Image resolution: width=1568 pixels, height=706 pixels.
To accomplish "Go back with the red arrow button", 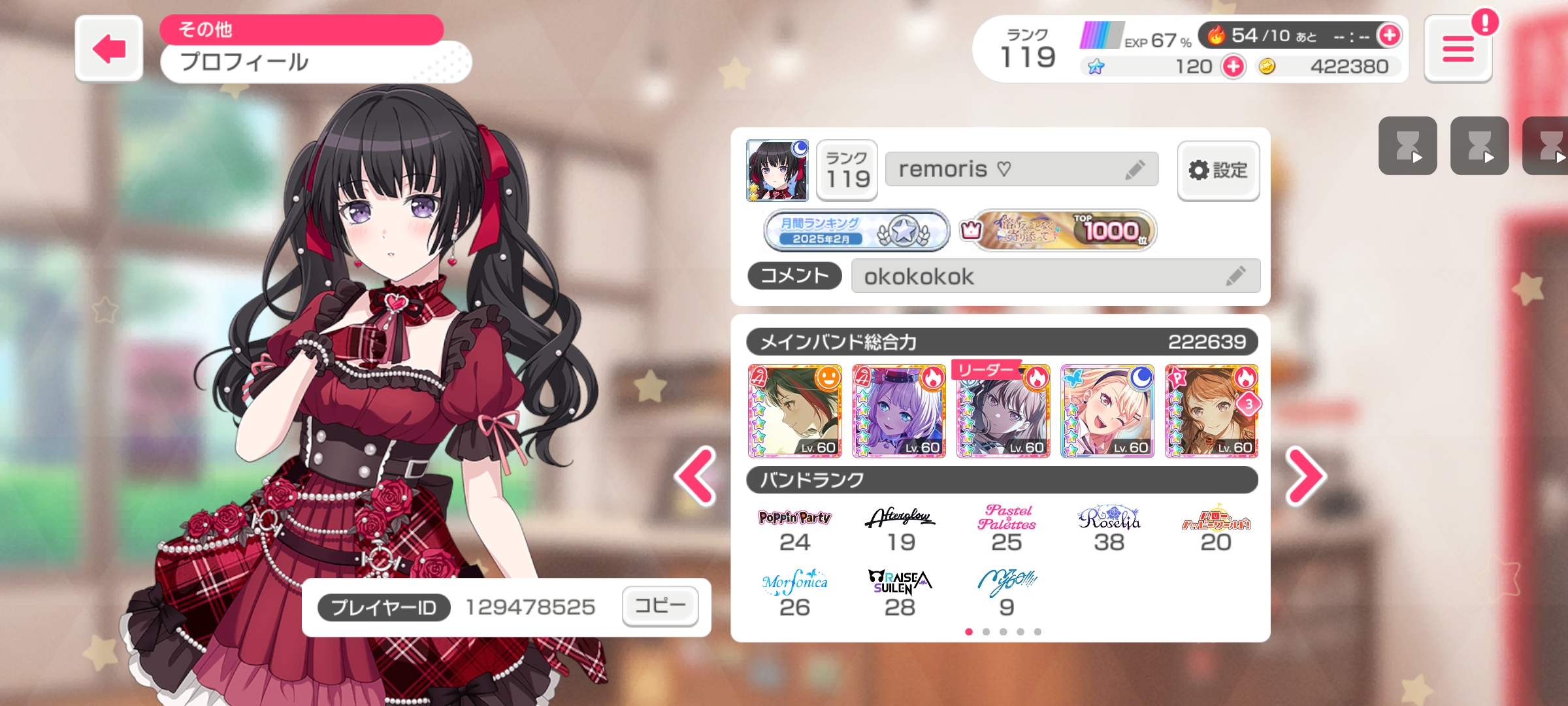I will click(x=109, y=49).
